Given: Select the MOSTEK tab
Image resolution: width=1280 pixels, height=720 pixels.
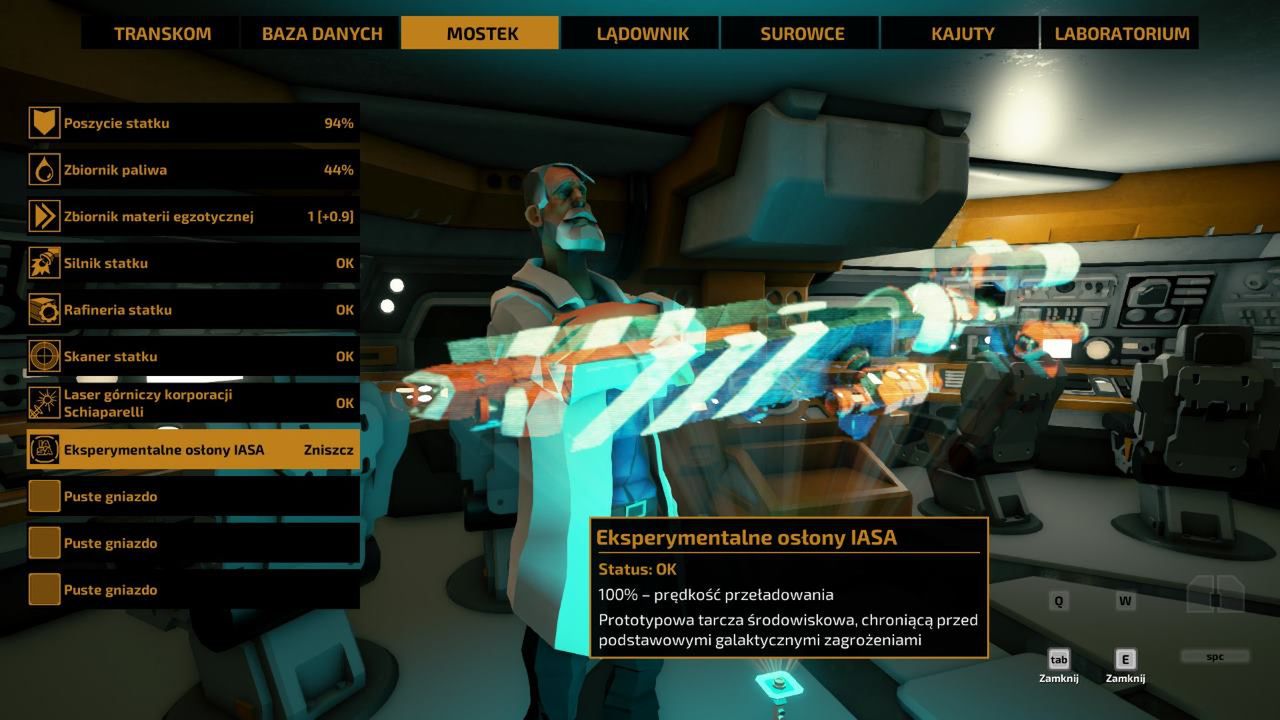Looking at the screenshot, I should coord(482,33).
